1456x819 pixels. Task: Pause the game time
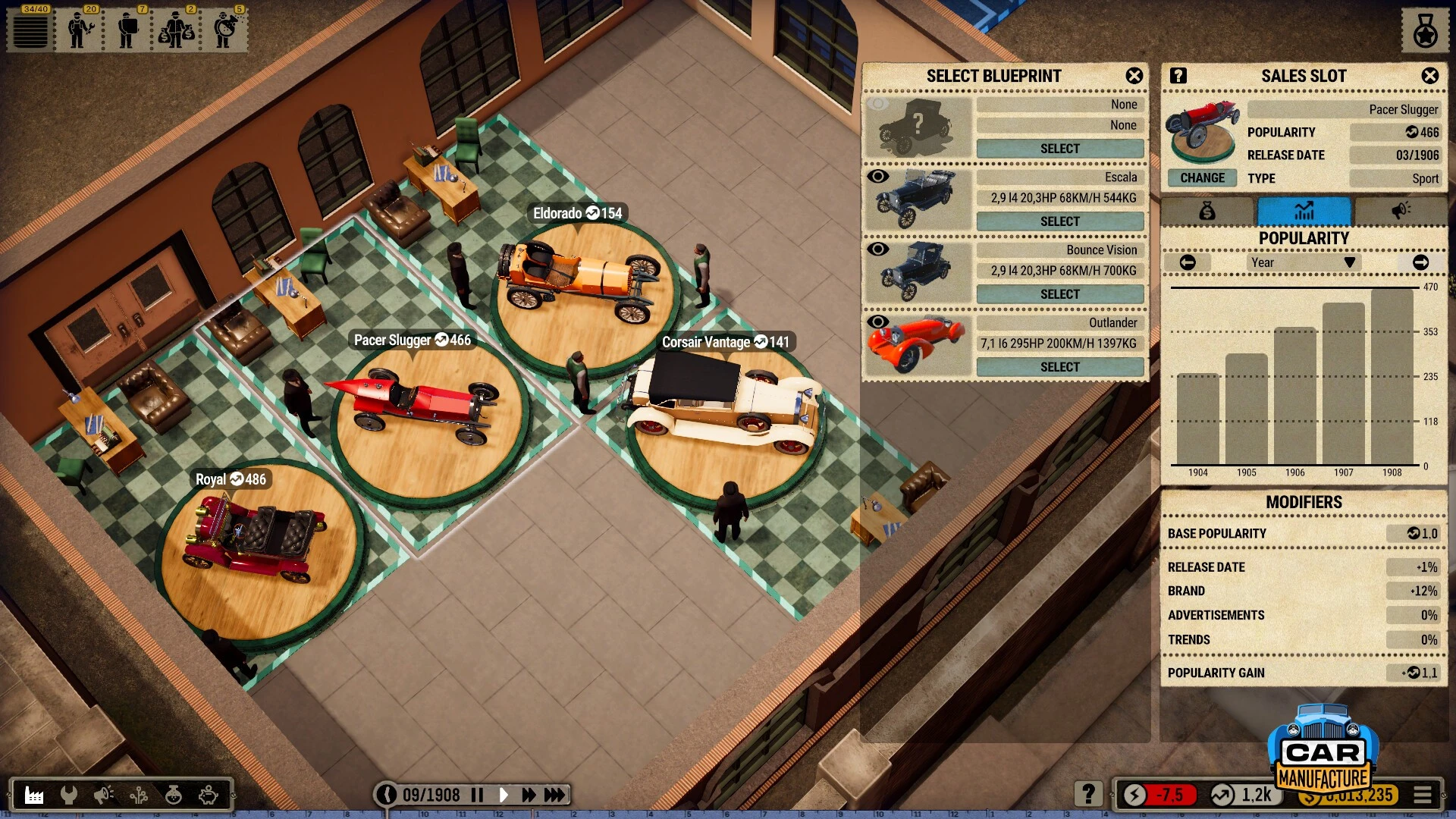click(477, 795)
